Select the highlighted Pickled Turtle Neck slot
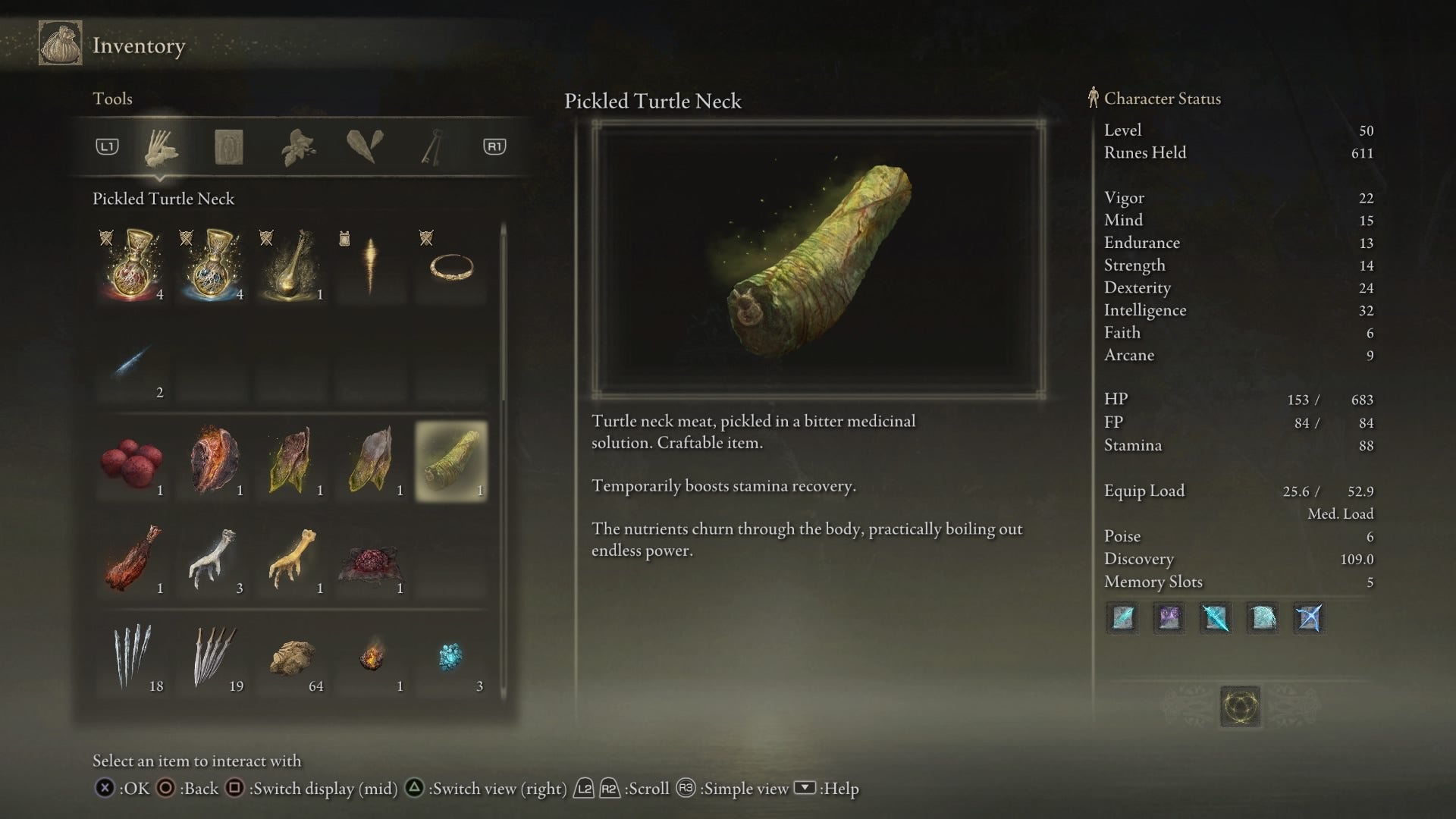 tap(451, 461)
